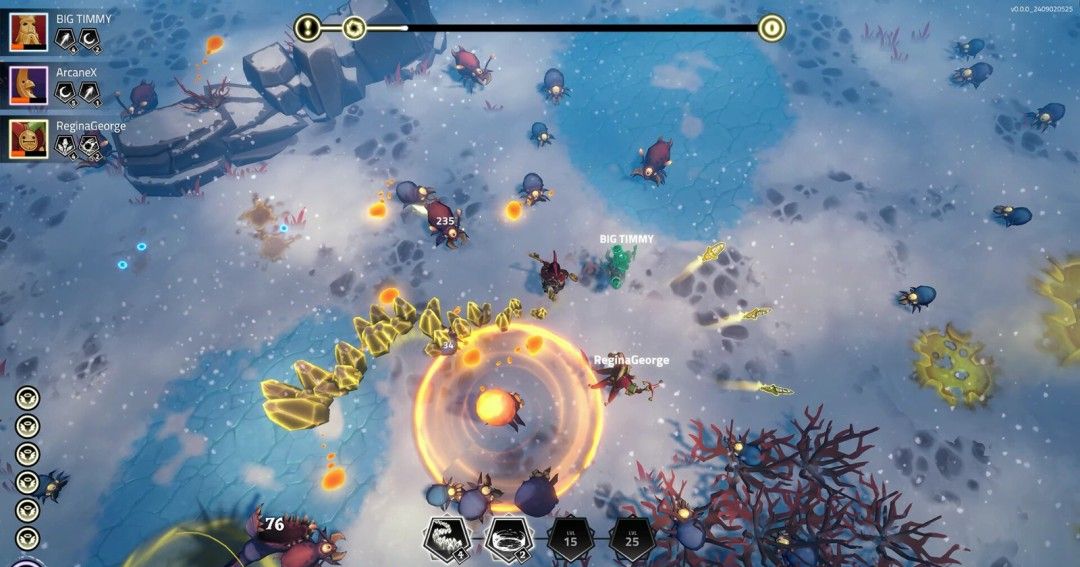
Task: Select the locked level 15 ability slot
Action: (x=570, y=538)
